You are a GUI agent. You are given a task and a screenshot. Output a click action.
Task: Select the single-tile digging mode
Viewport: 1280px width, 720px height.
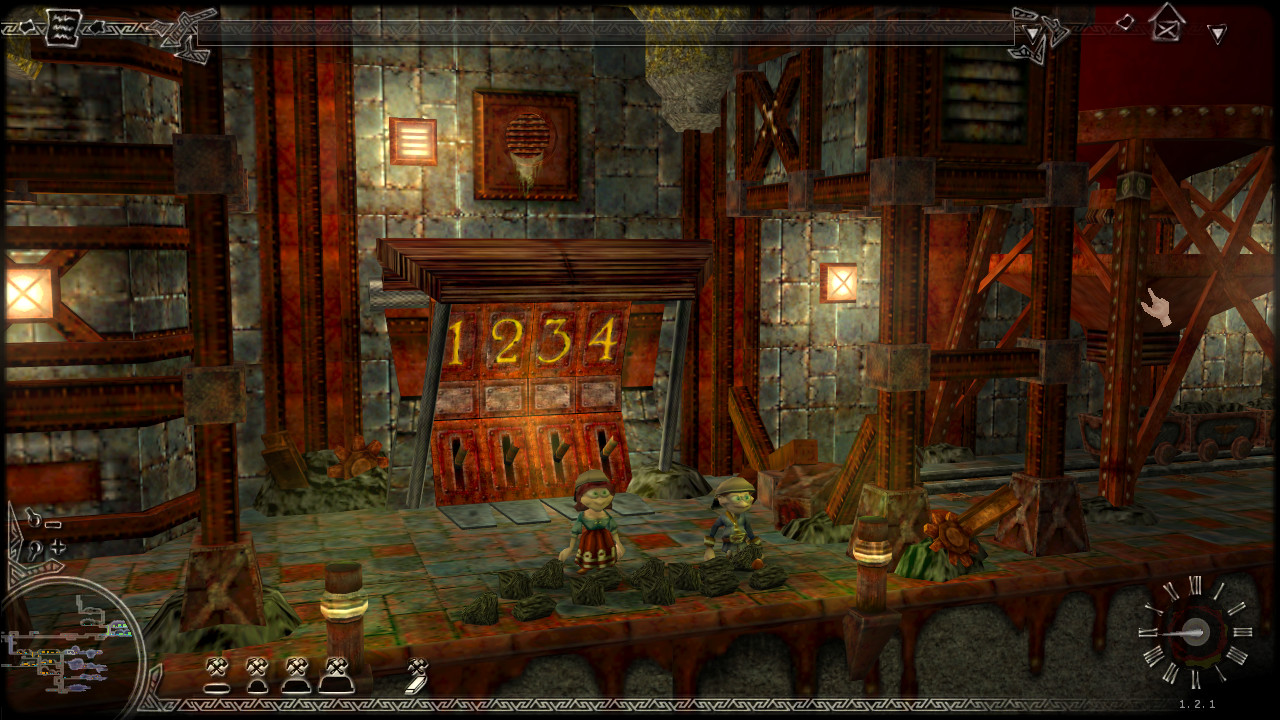[217, 678]
